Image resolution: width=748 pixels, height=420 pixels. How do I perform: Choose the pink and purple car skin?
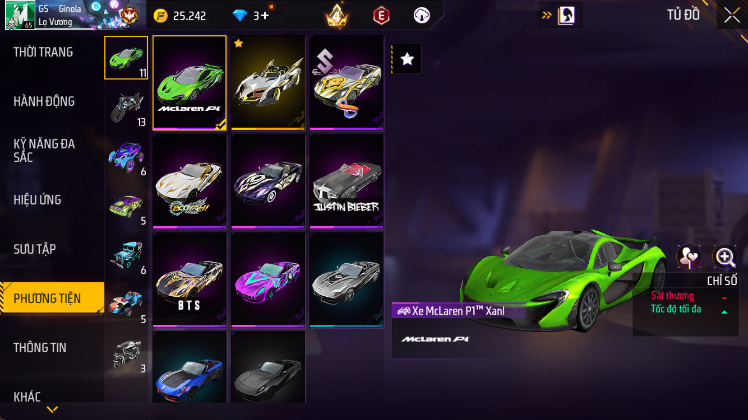click(x=267, y=281)
